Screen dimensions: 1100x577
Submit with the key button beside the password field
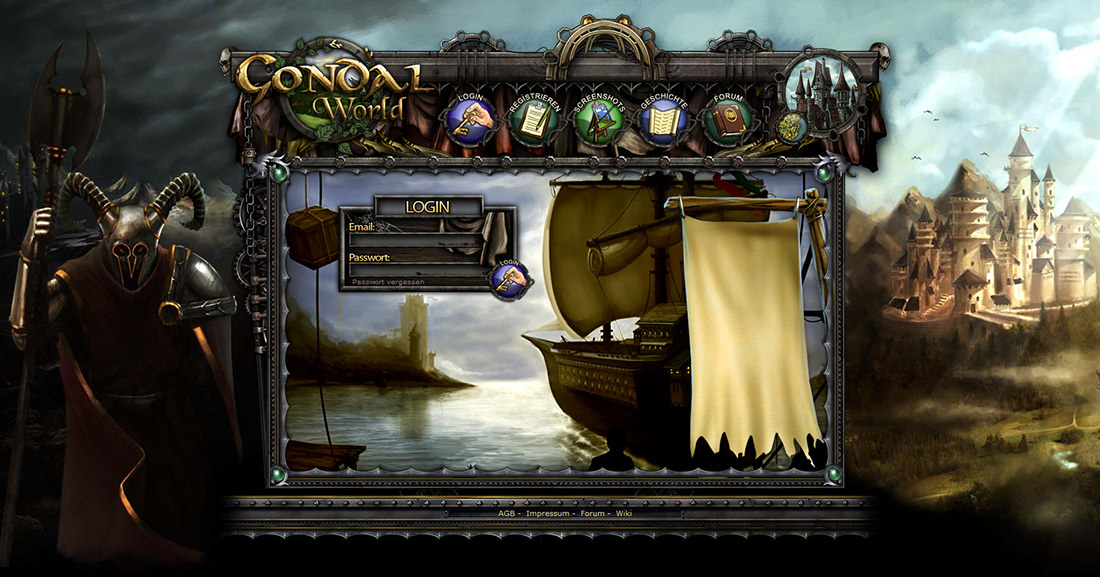click(507, 278)
